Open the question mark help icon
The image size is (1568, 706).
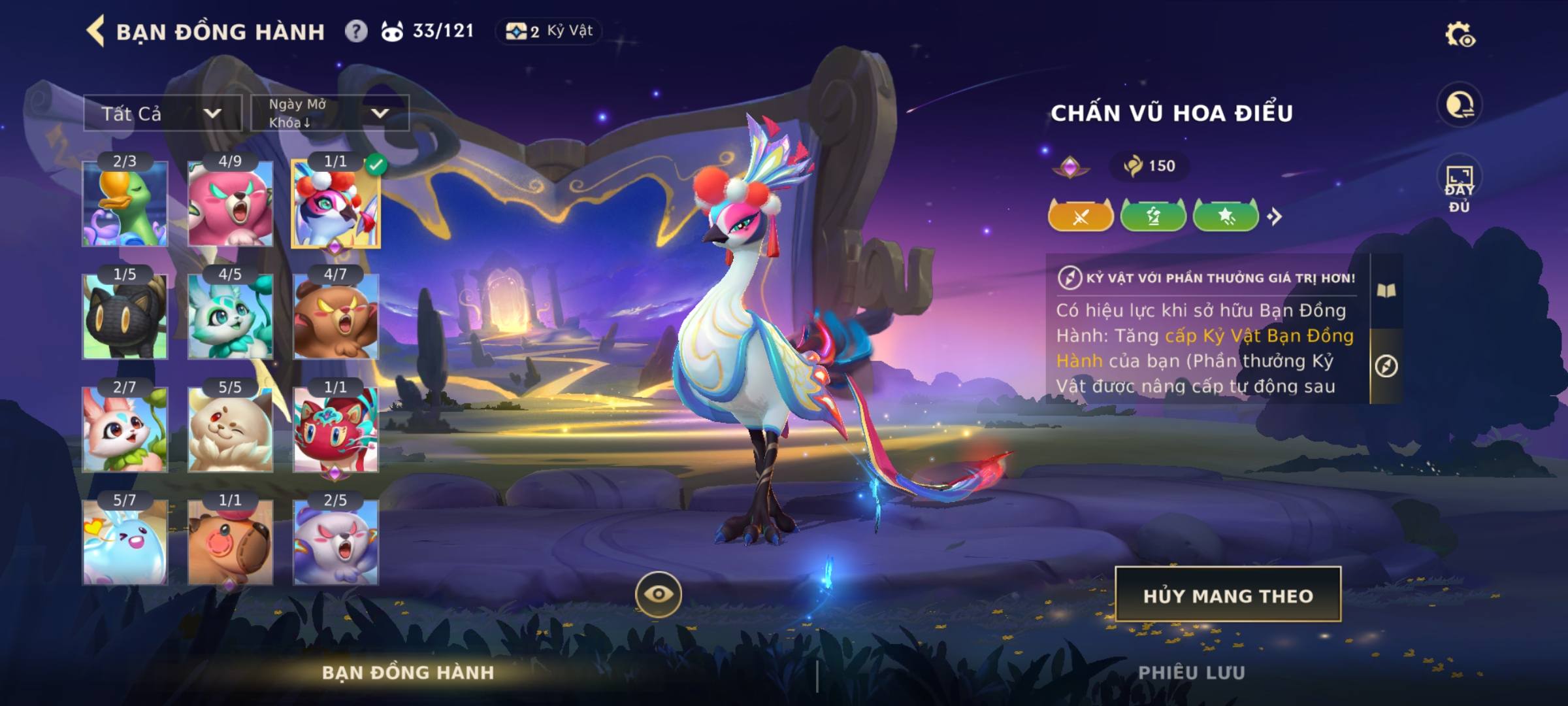tap(356, 31)
